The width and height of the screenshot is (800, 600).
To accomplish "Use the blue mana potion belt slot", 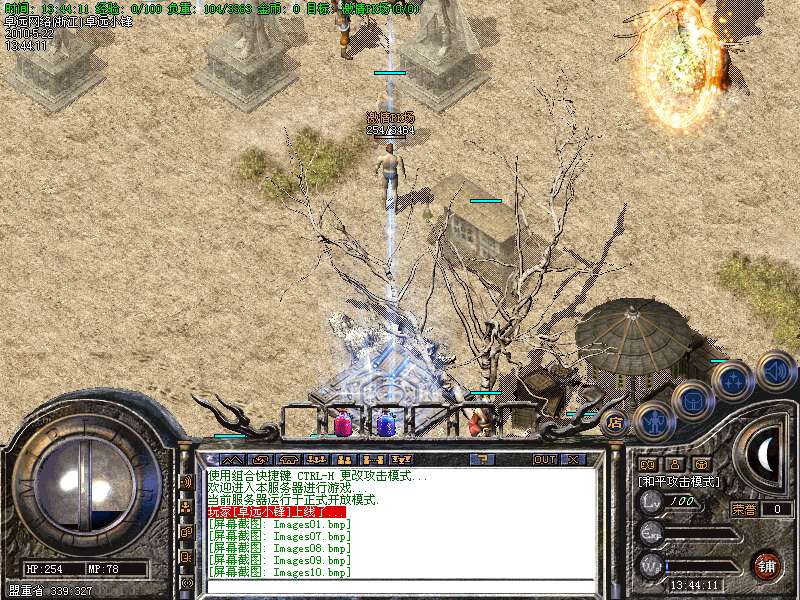I will [x=385, y=423].
